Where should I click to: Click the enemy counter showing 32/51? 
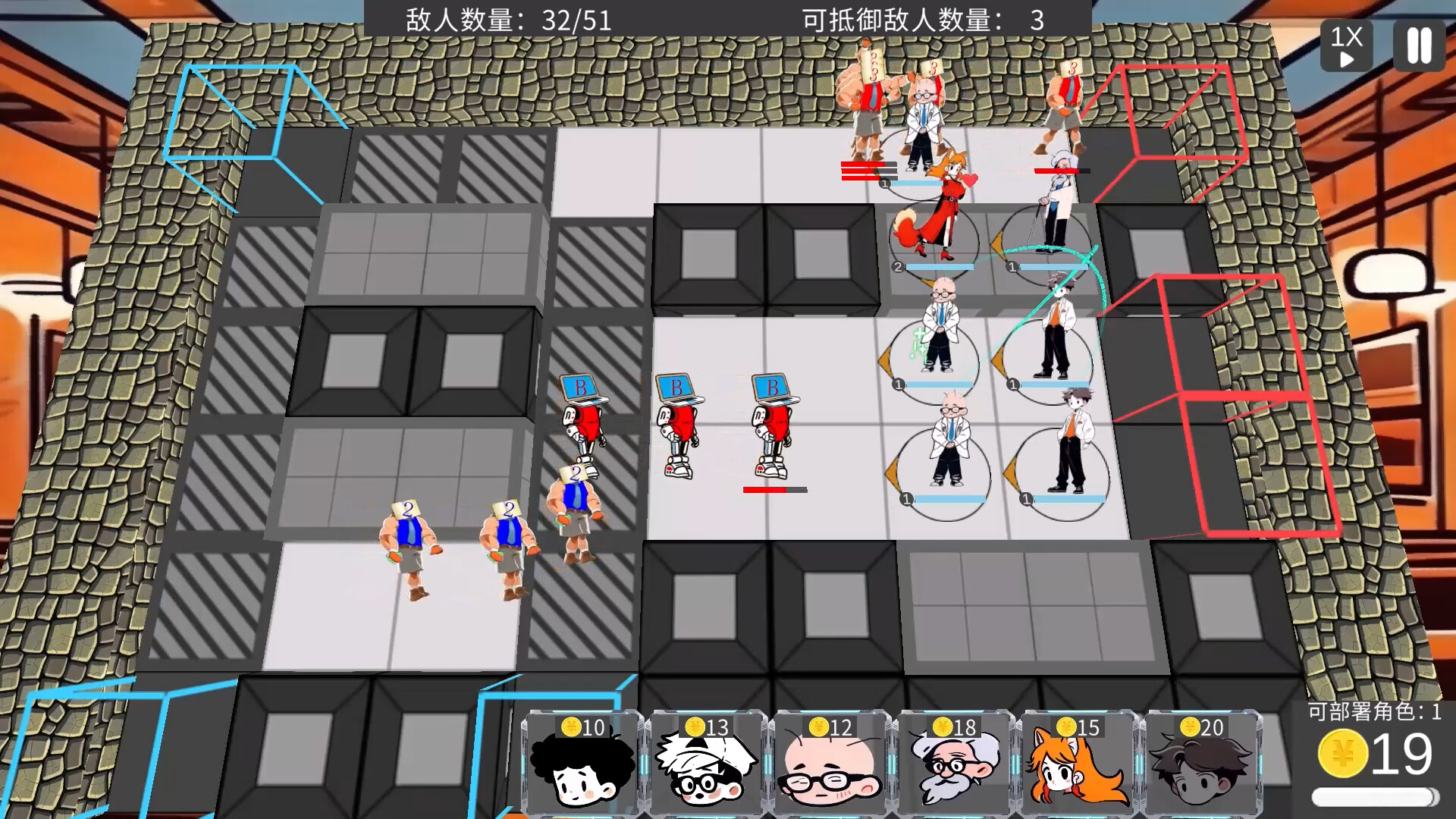tap(508, 17)
